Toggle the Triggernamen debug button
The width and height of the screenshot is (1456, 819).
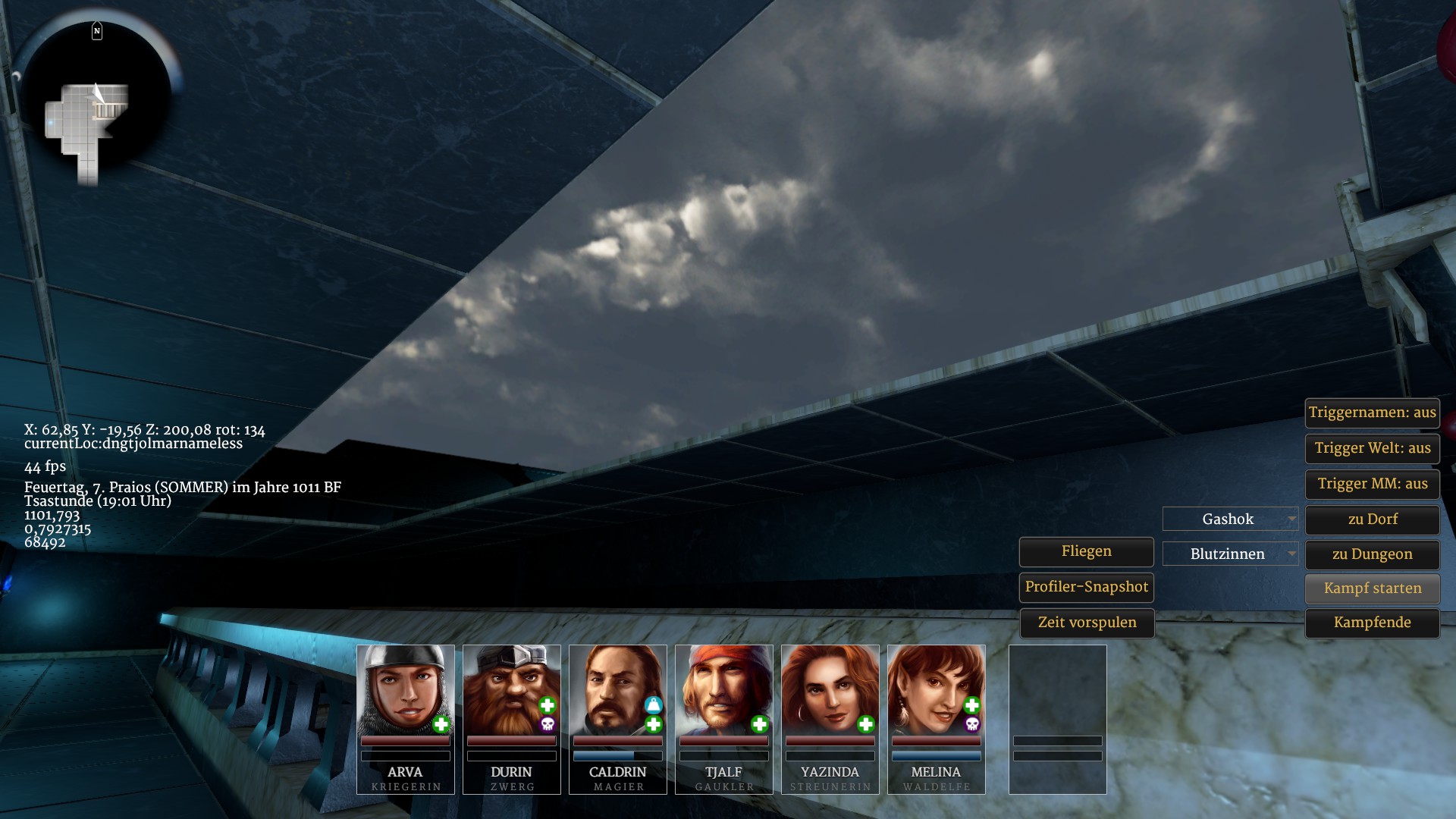tap(1372, 413)
